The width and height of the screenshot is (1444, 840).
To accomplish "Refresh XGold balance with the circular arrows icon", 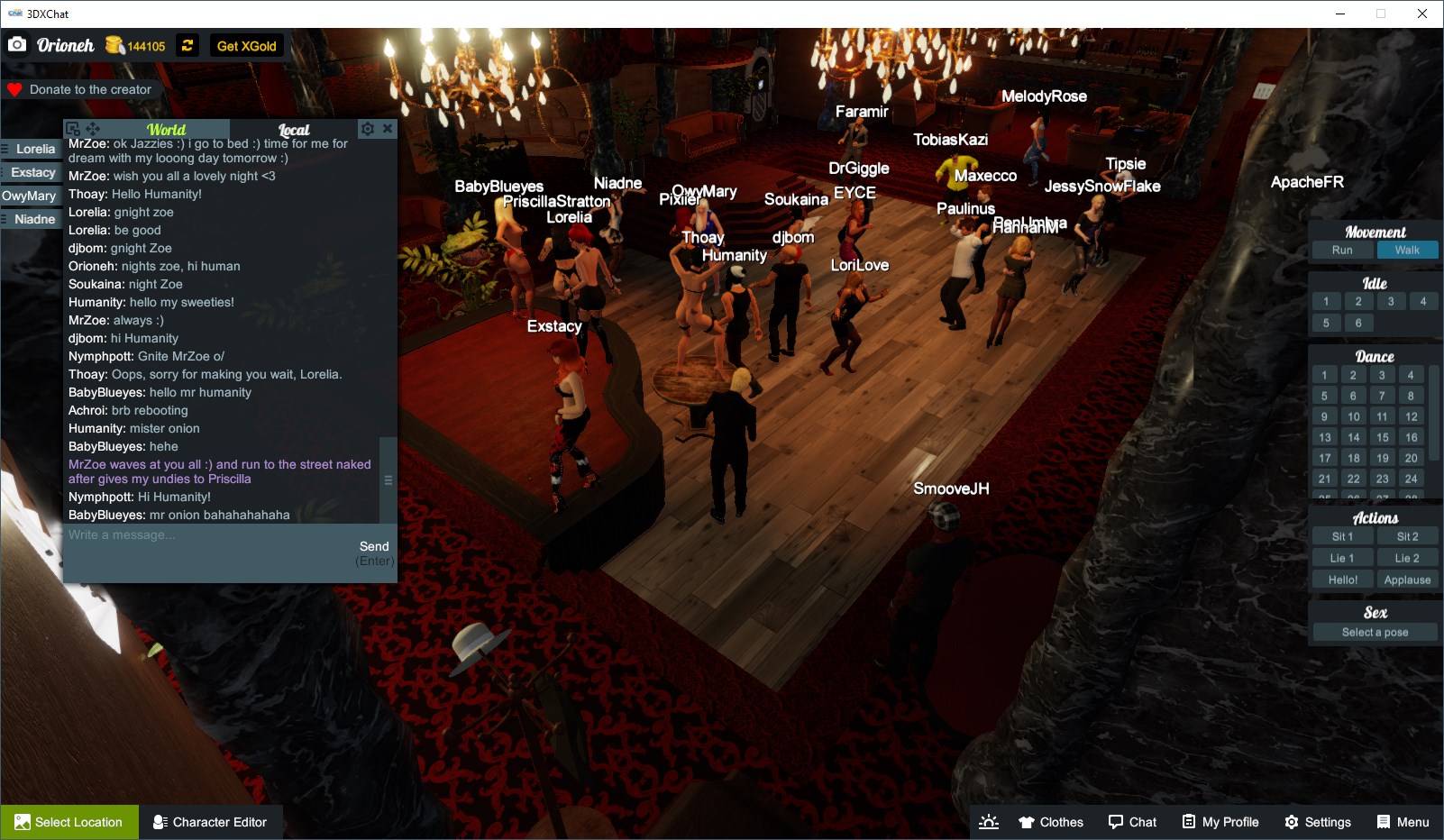I will coord(187,45).
